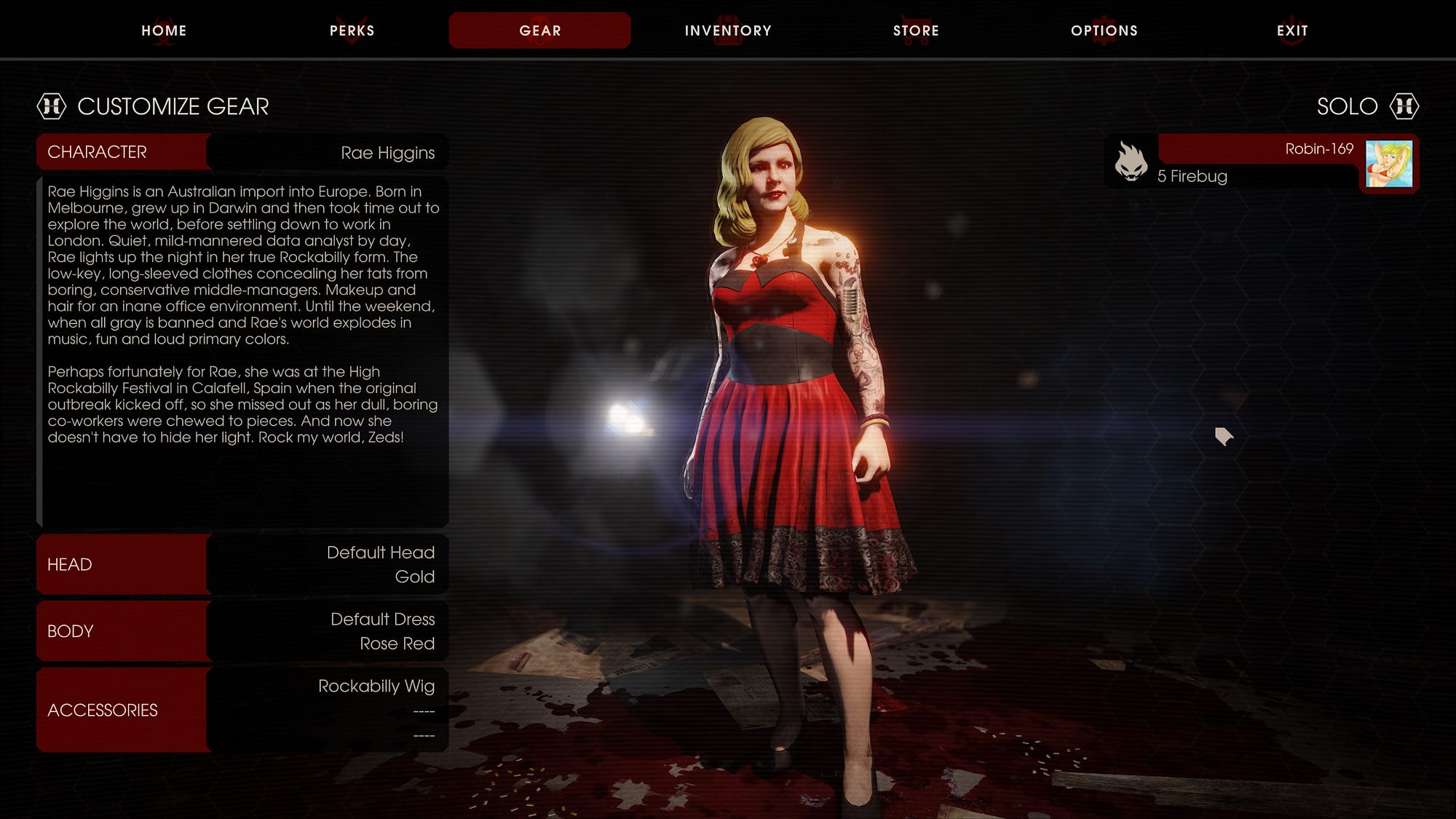Open the Head customization row
The width and height of the screenshot is (1456, 819).
[242, 564]
